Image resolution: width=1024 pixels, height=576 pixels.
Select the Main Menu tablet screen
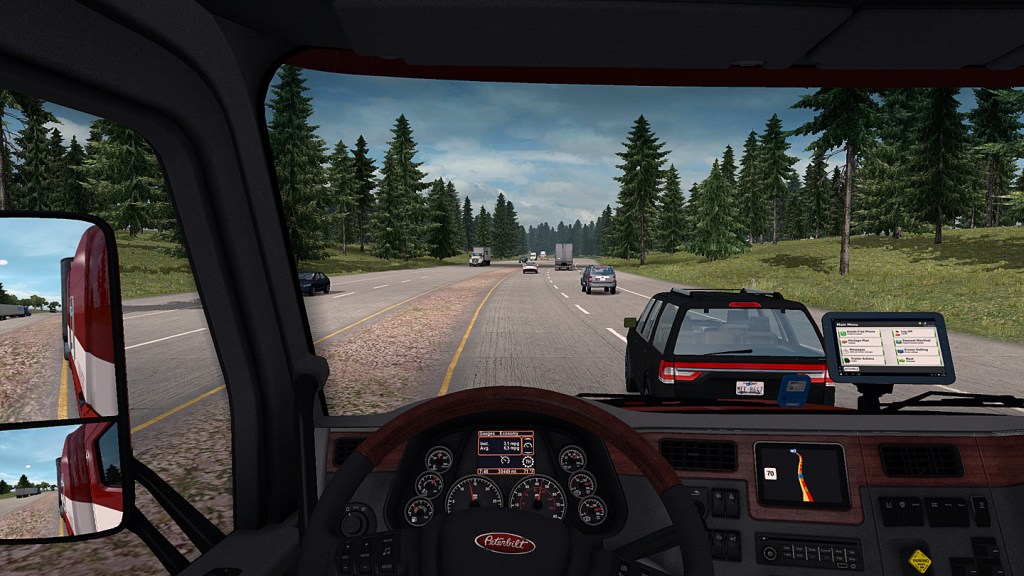(887, 347)
